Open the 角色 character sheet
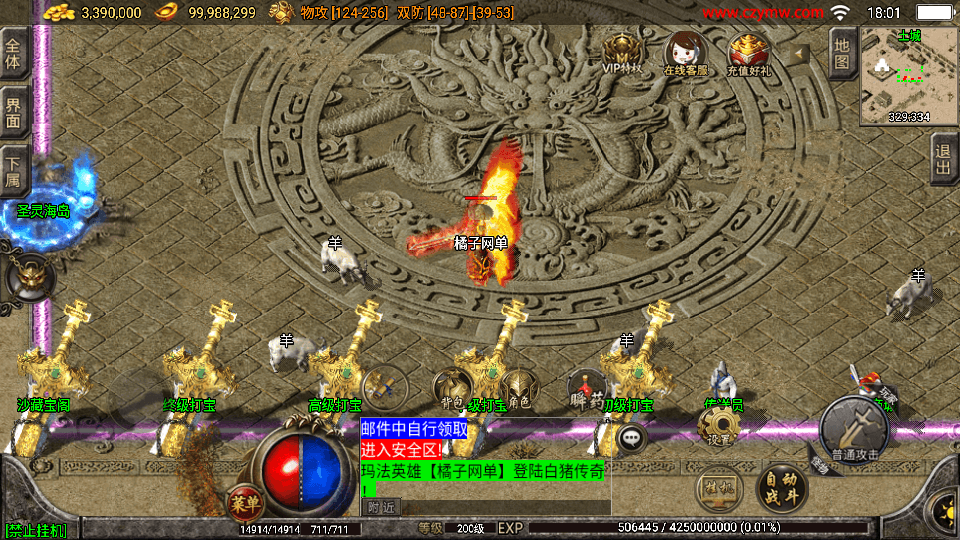This screenshot has width=960, height=540. pos(517,387)
